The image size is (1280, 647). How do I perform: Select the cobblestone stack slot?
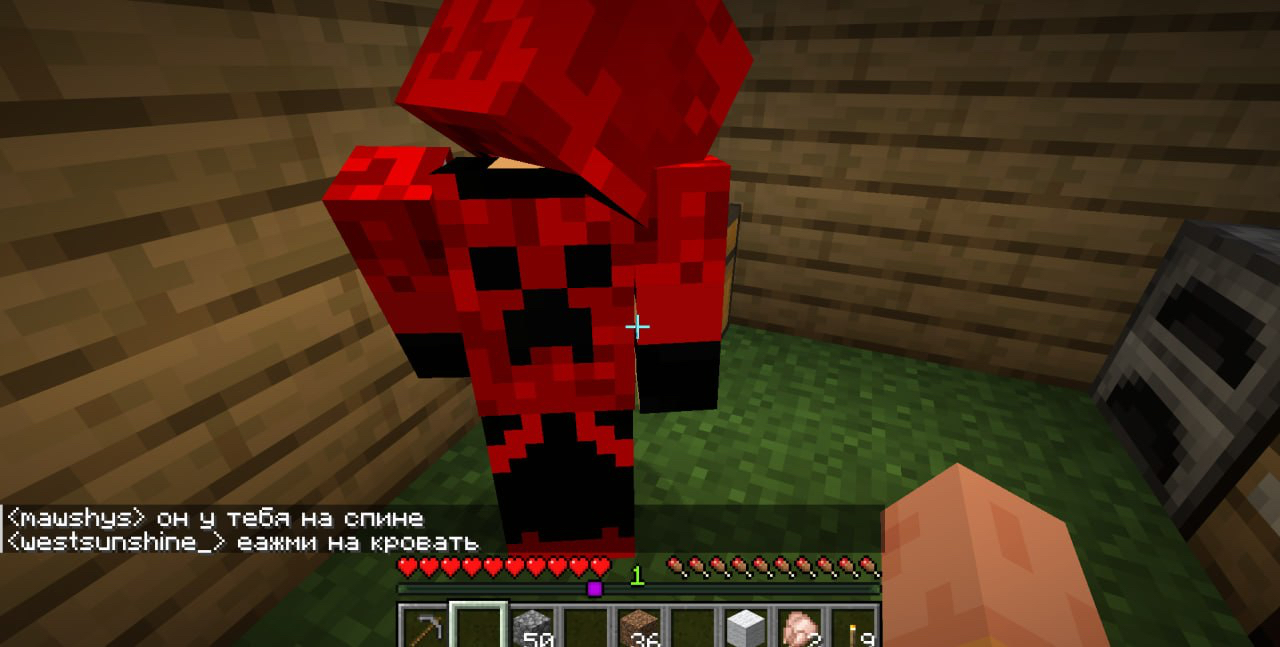click(x=534, y=629)
